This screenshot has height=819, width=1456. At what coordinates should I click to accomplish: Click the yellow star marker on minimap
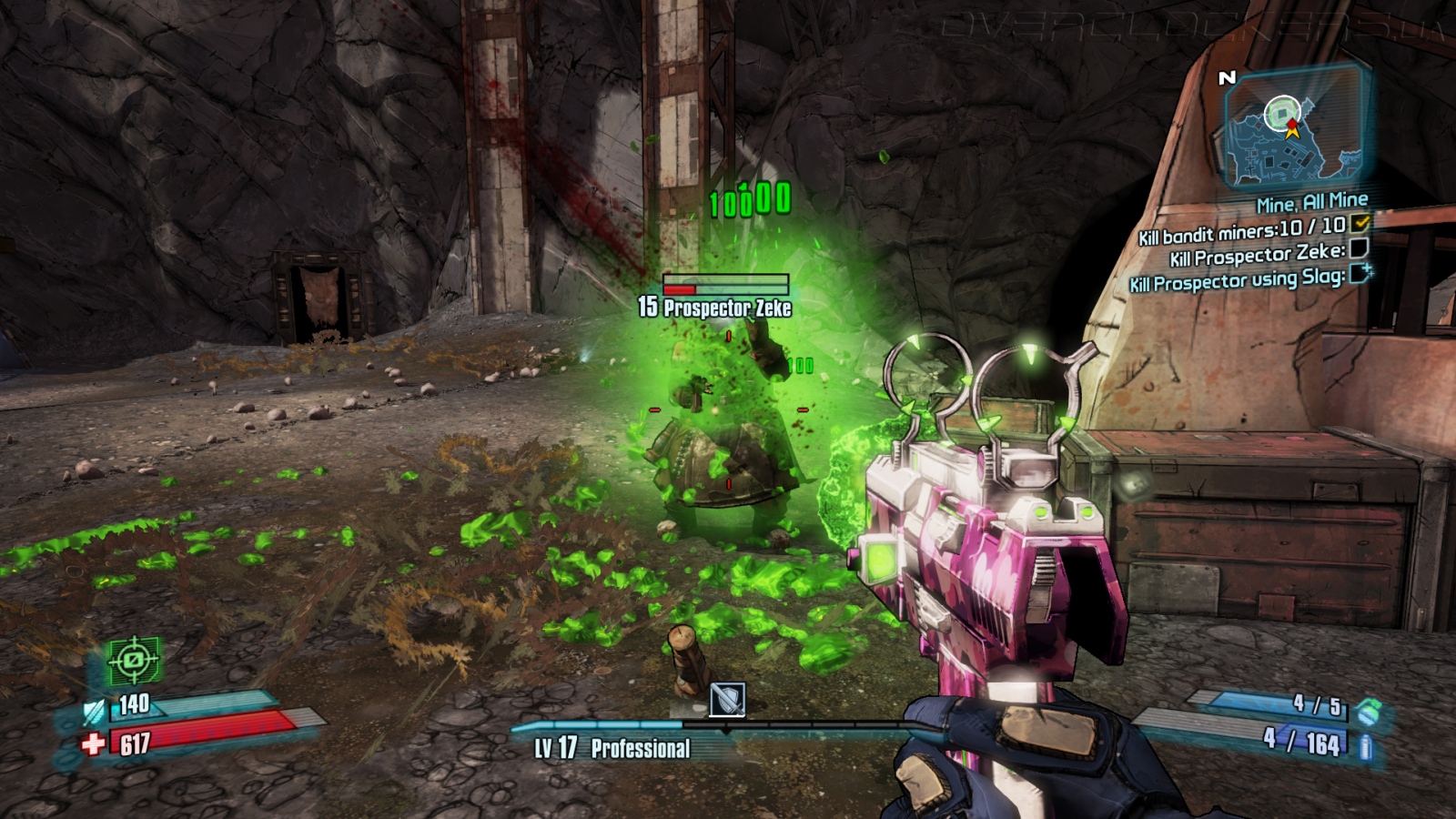(x=1291, y=129)
